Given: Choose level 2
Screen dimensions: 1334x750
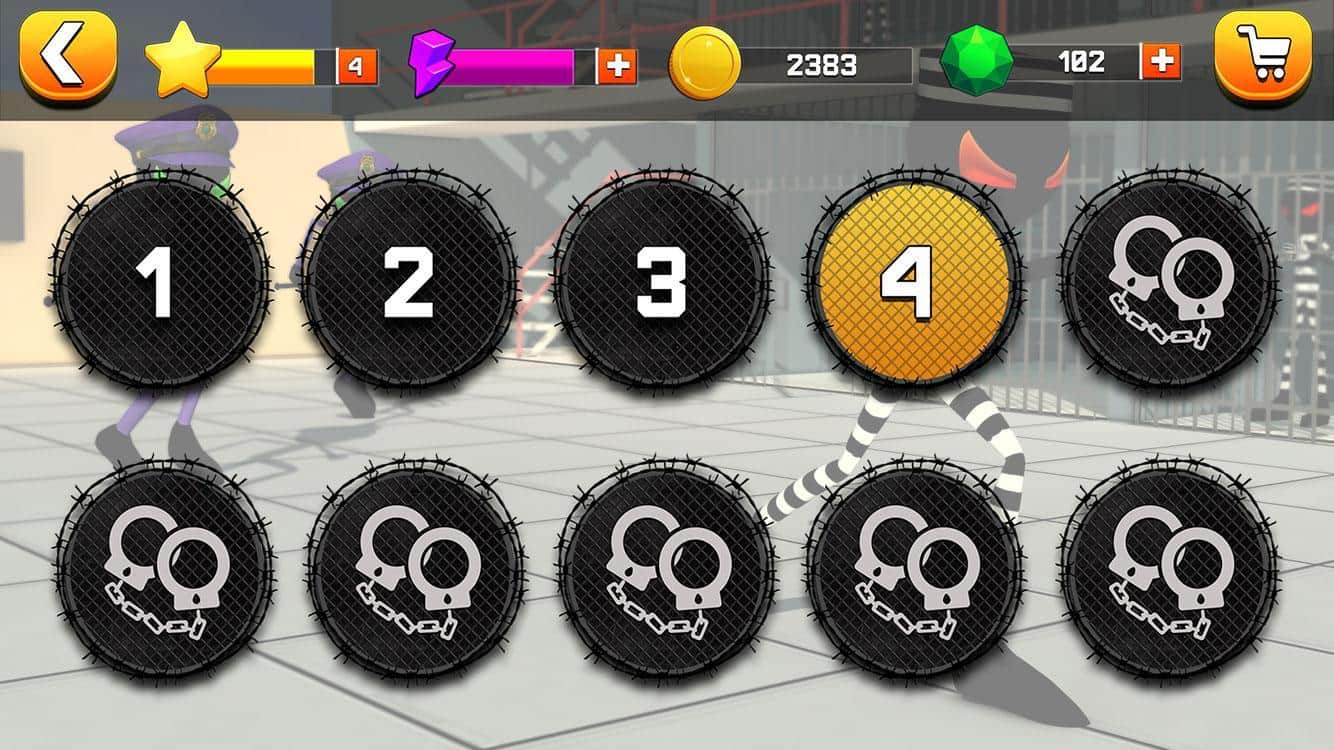Looking at the screenshot, I should coord(410,281).
